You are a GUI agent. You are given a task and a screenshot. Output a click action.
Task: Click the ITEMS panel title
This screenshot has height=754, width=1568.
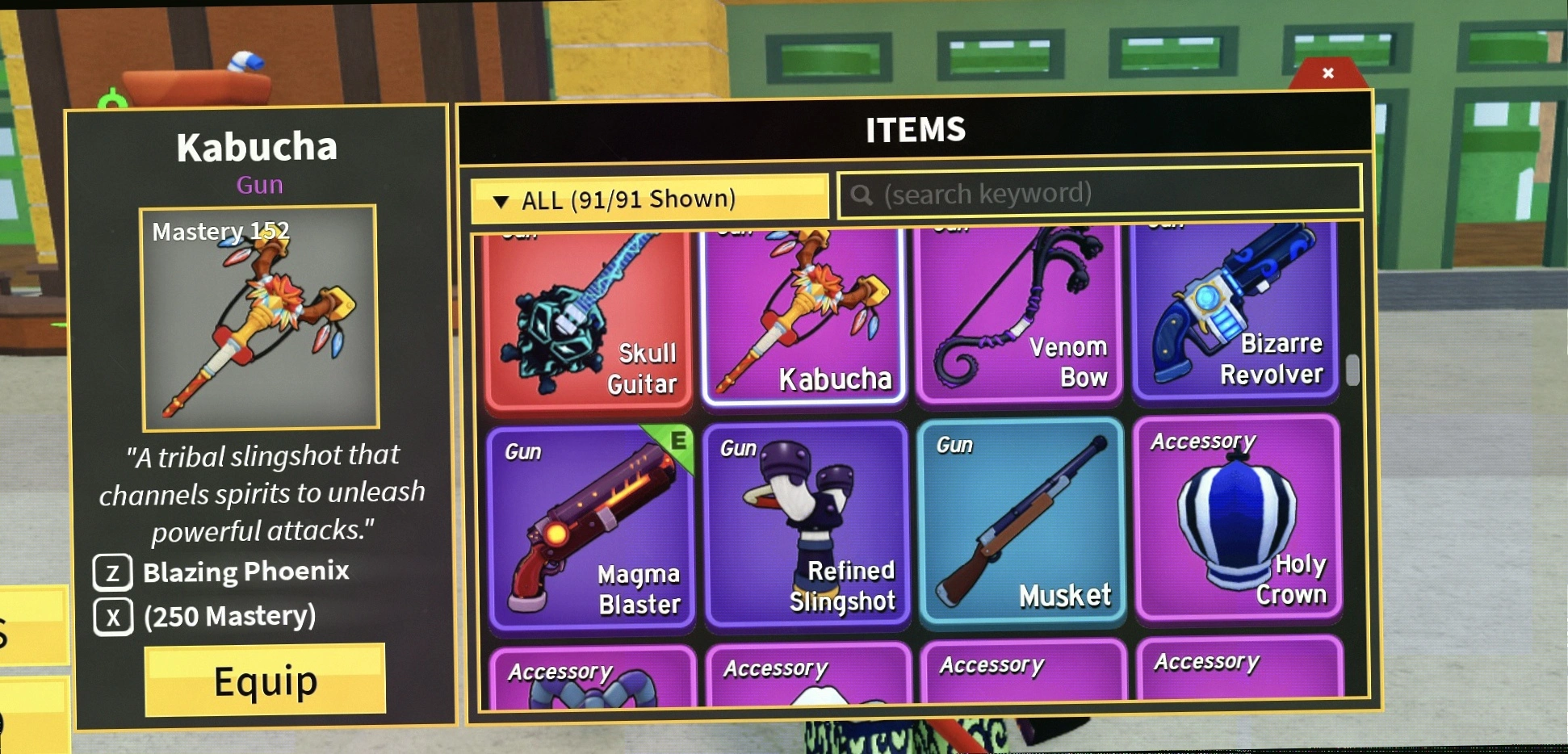(916, 128)
